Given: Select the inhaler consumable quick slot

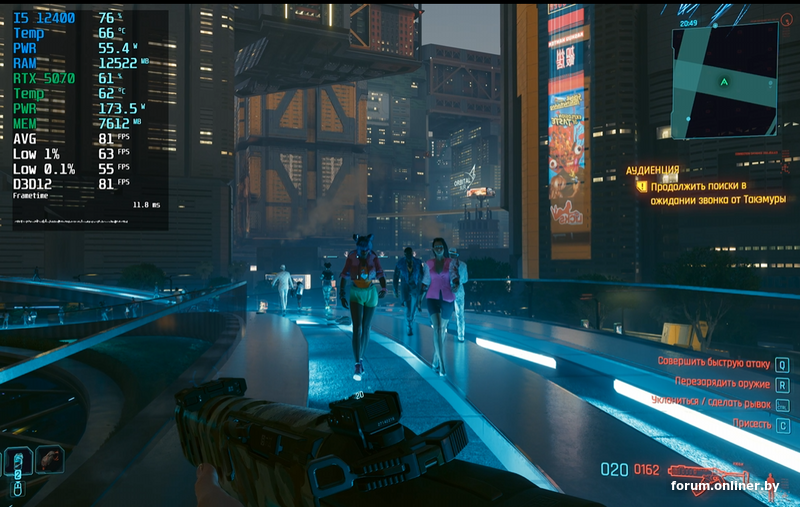Looking at the screenshot, I should click(x=18, y=461).
